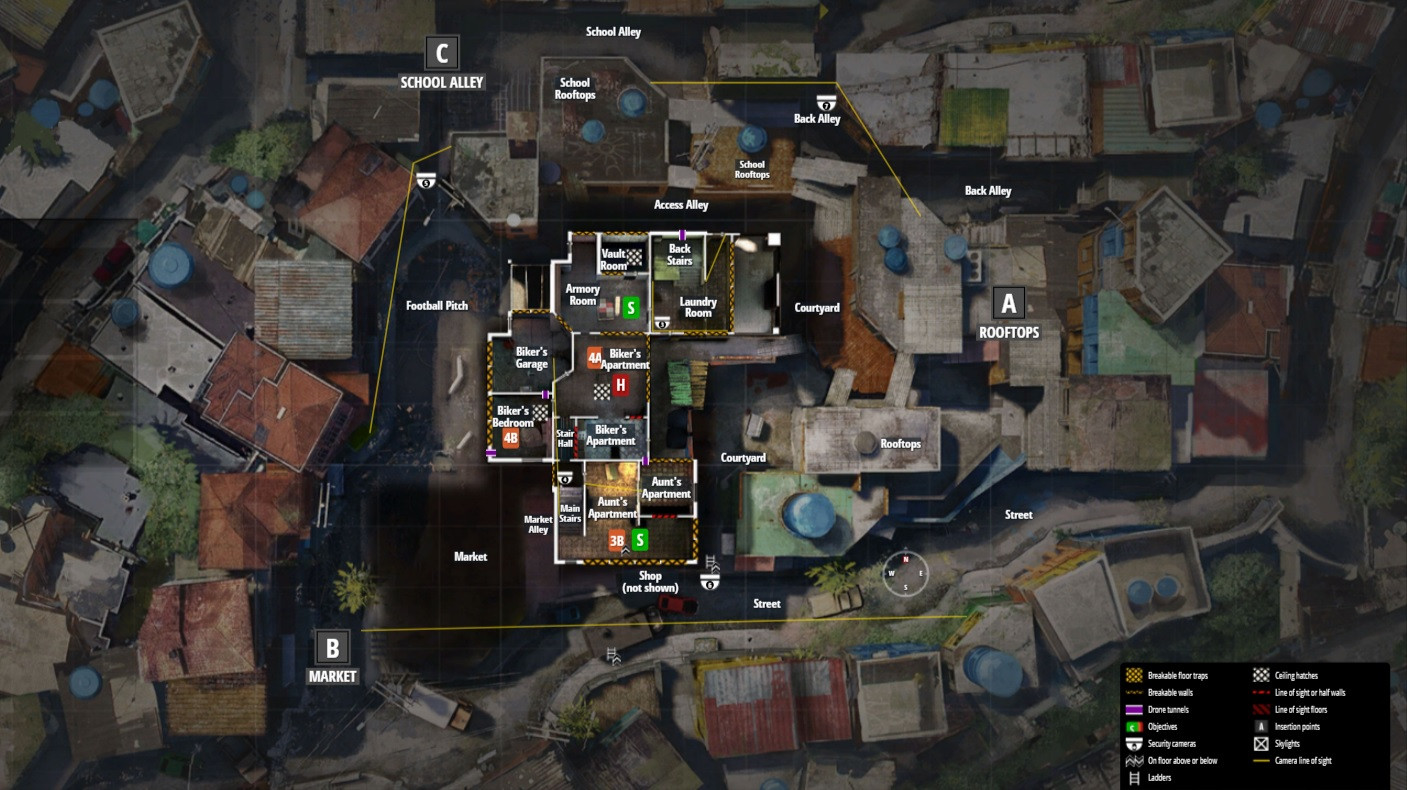
Task: Click the 4A objective marker
Action: pos(595,357)
